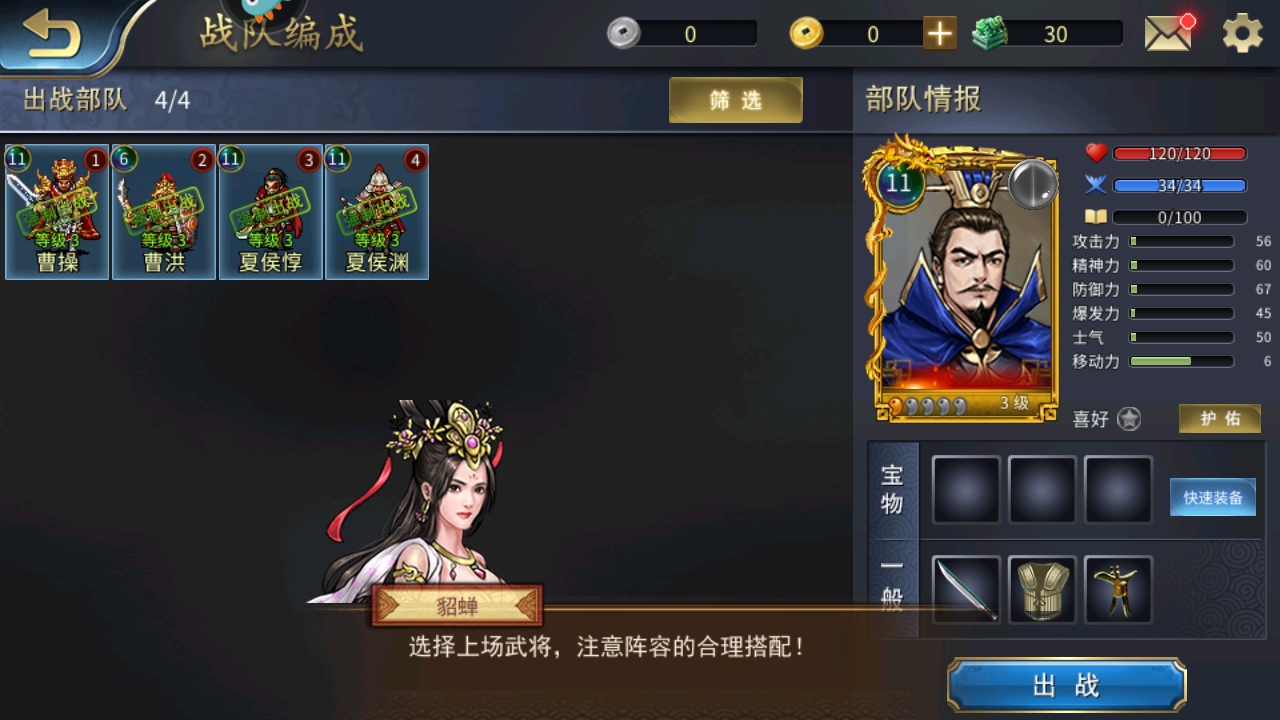Switch to the 一般 equipment tab

click(x=893, y=590)
